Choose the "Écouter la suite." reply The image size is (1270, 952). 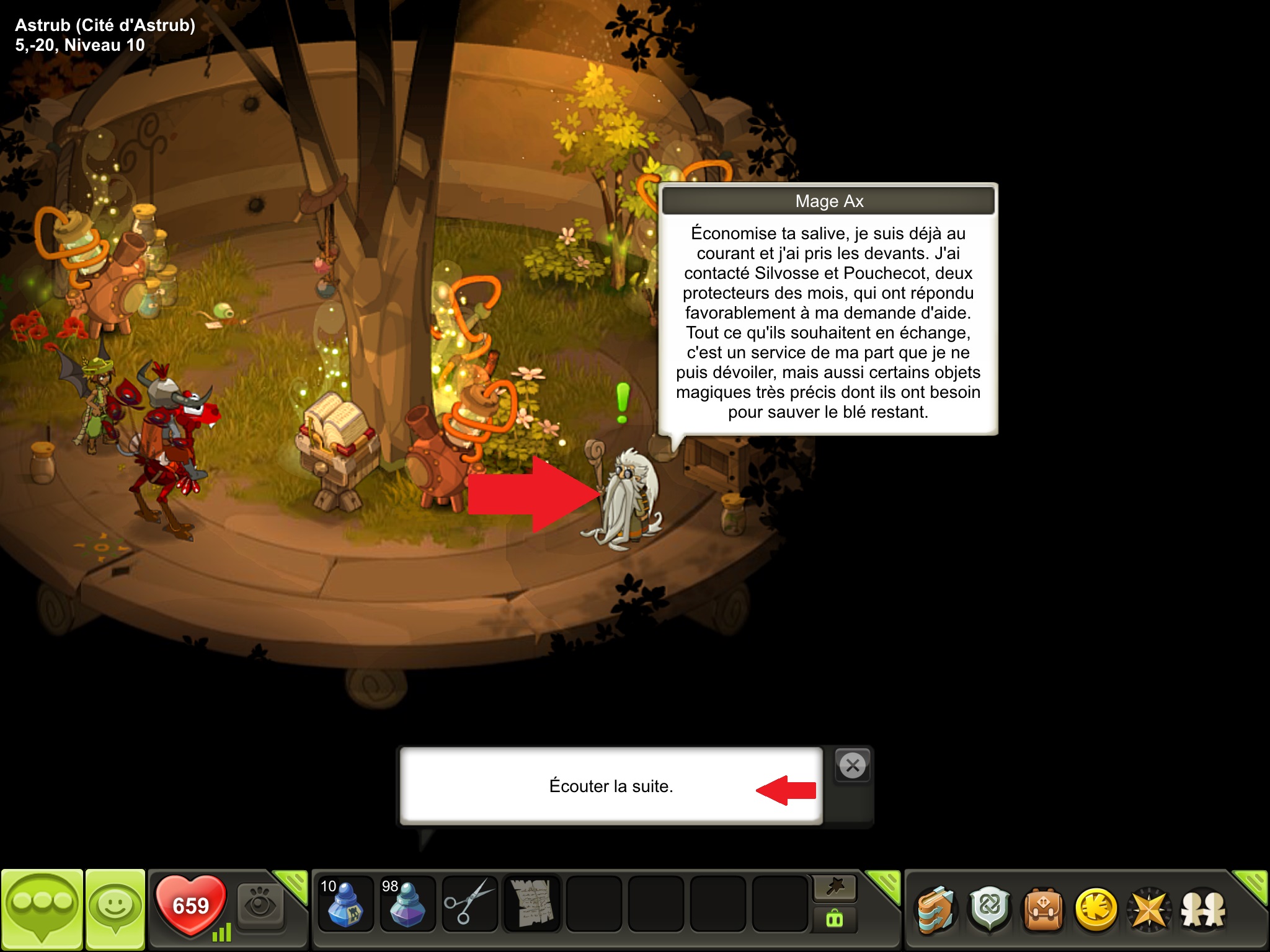[611, 786]
